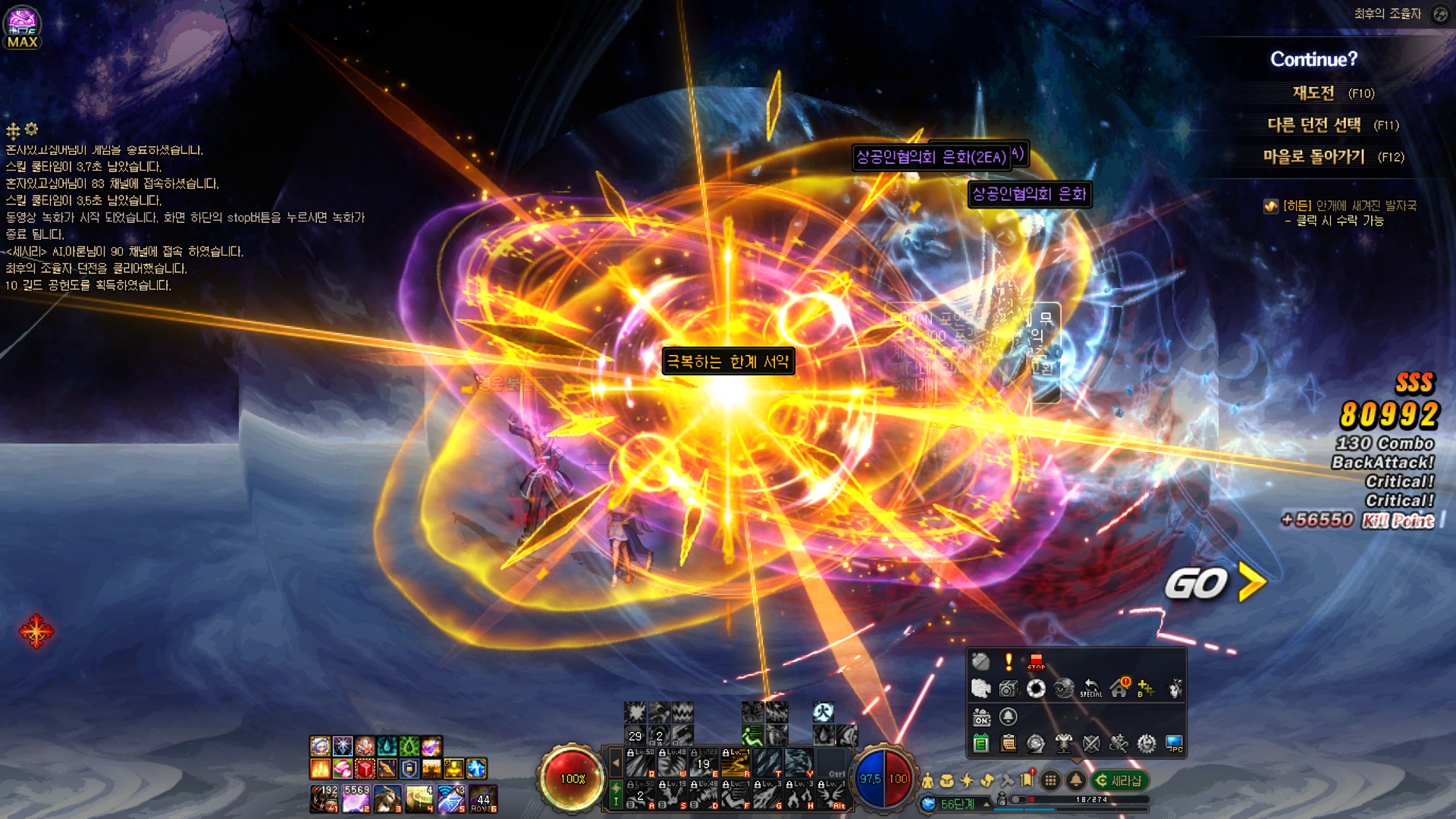This screenshot has height=819, width=1456.
Task: Toggle the grid menu button
Action: [x=1050, y=780]
